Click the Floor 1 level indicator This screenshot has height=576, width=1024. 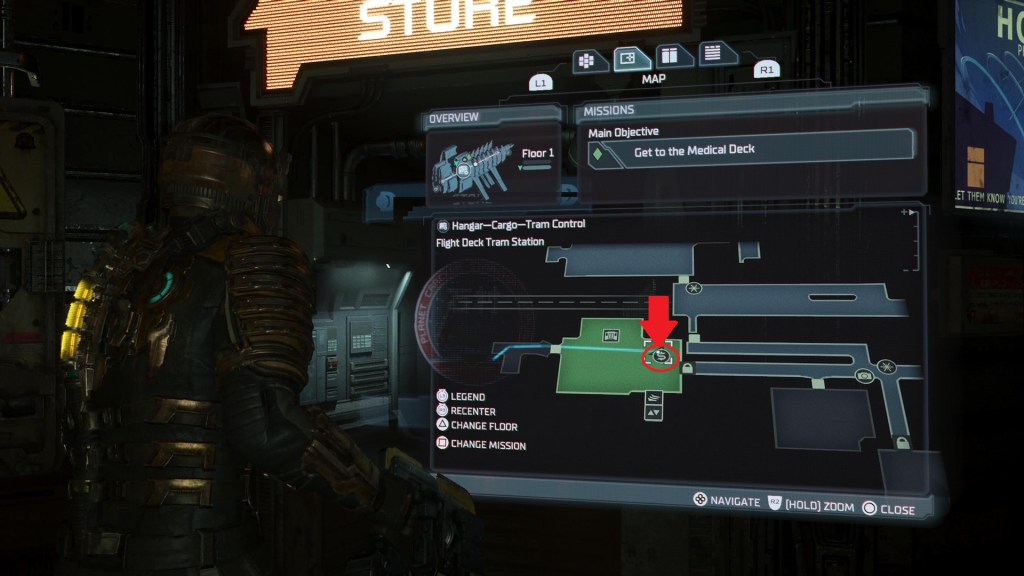tap(537, 154)
